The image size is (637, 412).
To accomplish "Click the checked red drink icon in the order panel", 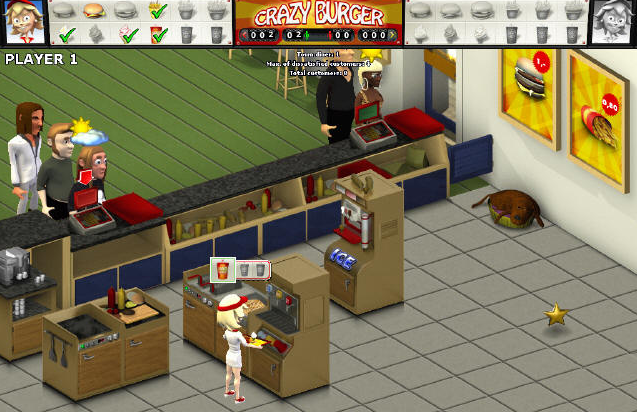I will [158, 35].
